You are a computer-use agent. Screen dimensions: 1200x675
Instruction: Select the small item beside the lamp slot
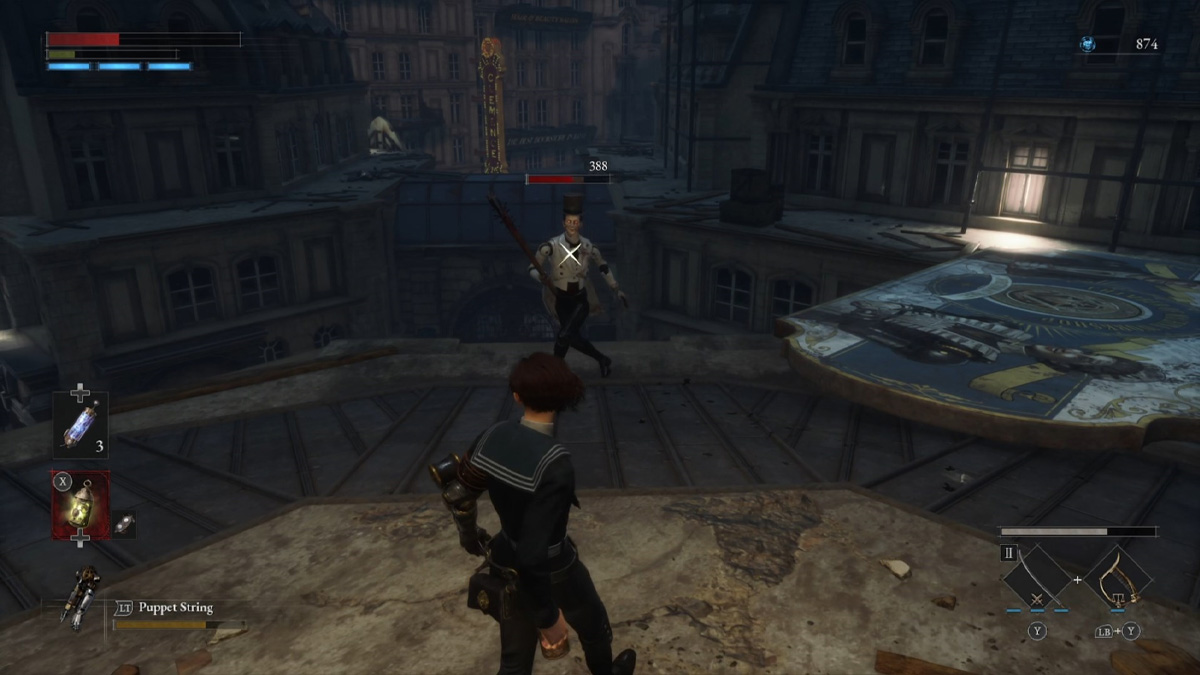click(123, 523)
